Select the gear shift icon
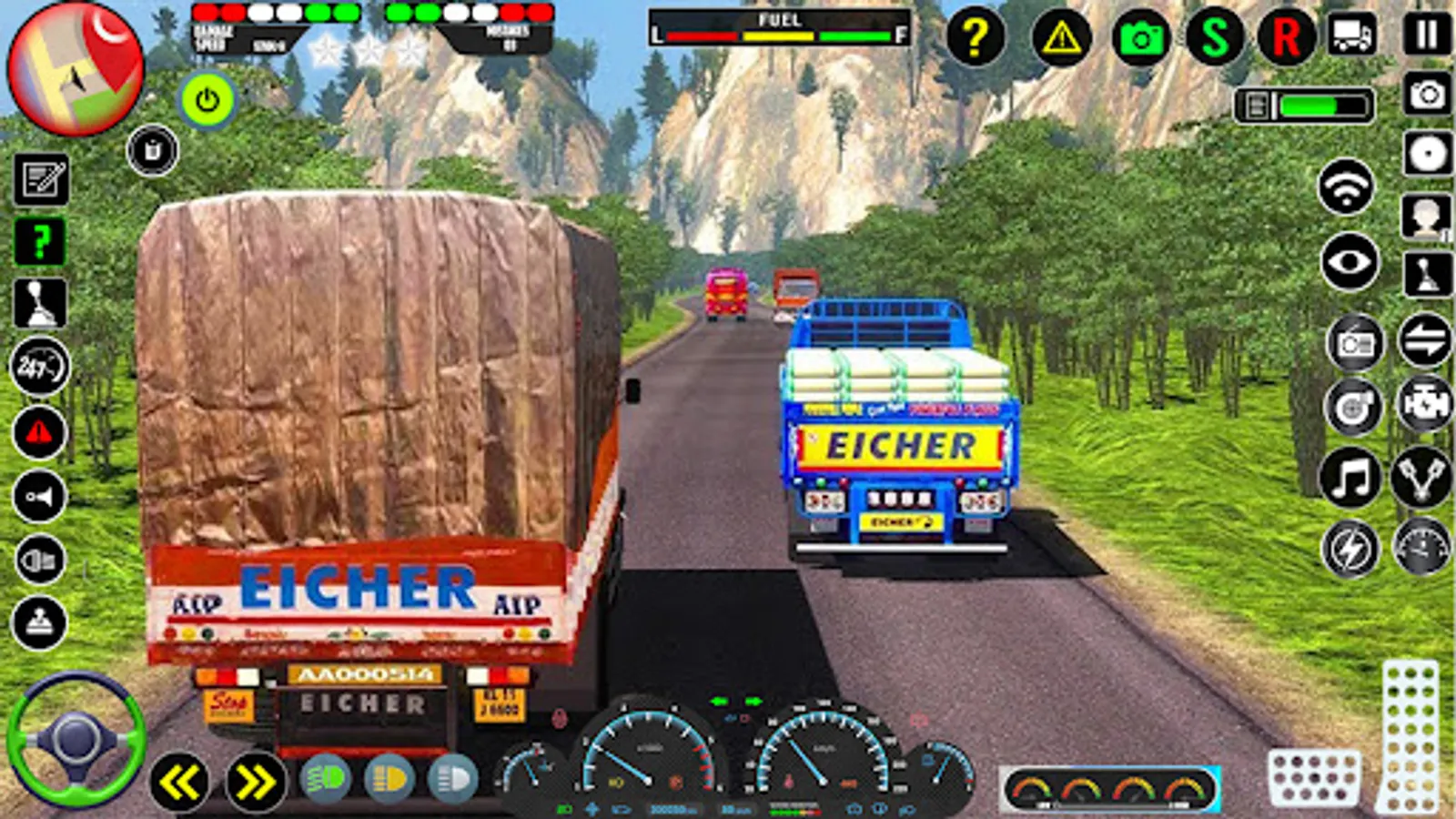Screen dimensions: 1456x819 pos(39,302)
